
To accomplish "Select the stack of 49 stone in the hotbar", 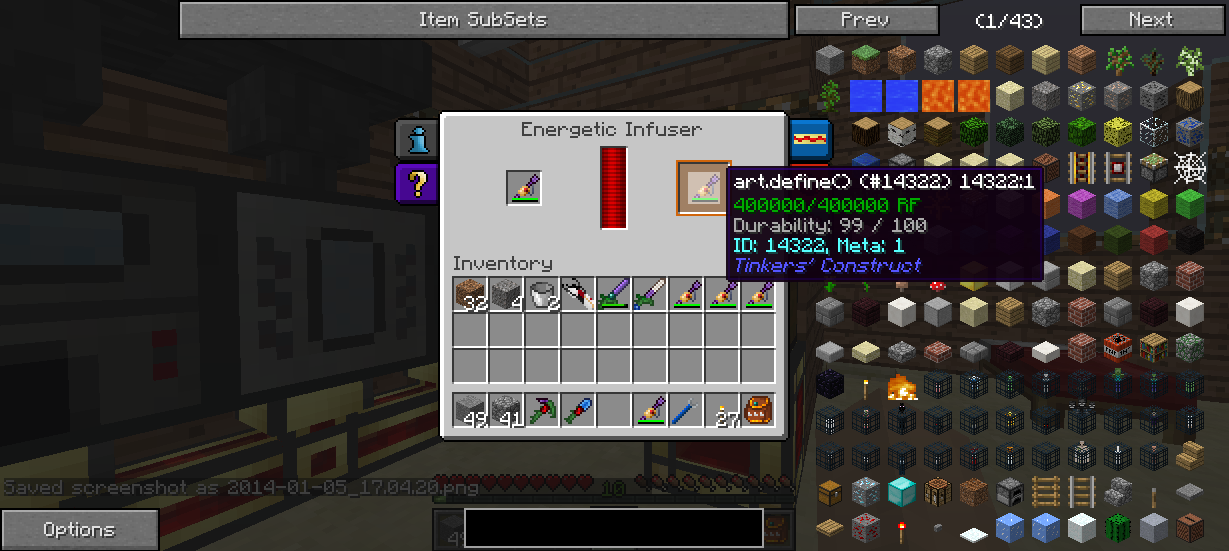I will tap(471, 410).
